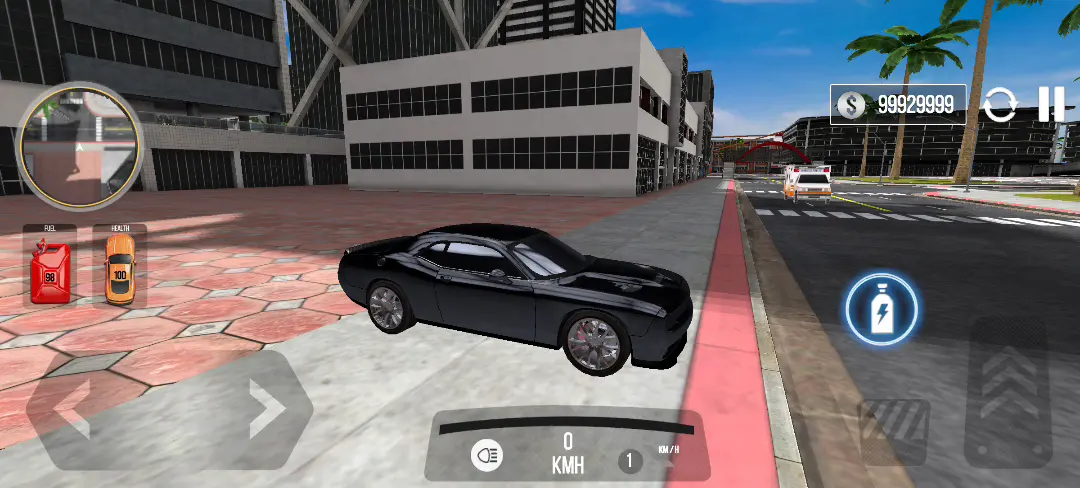Screen dimensions: 1080x488
Task: Toggle the car headlights icon
Action: (488, 456)
